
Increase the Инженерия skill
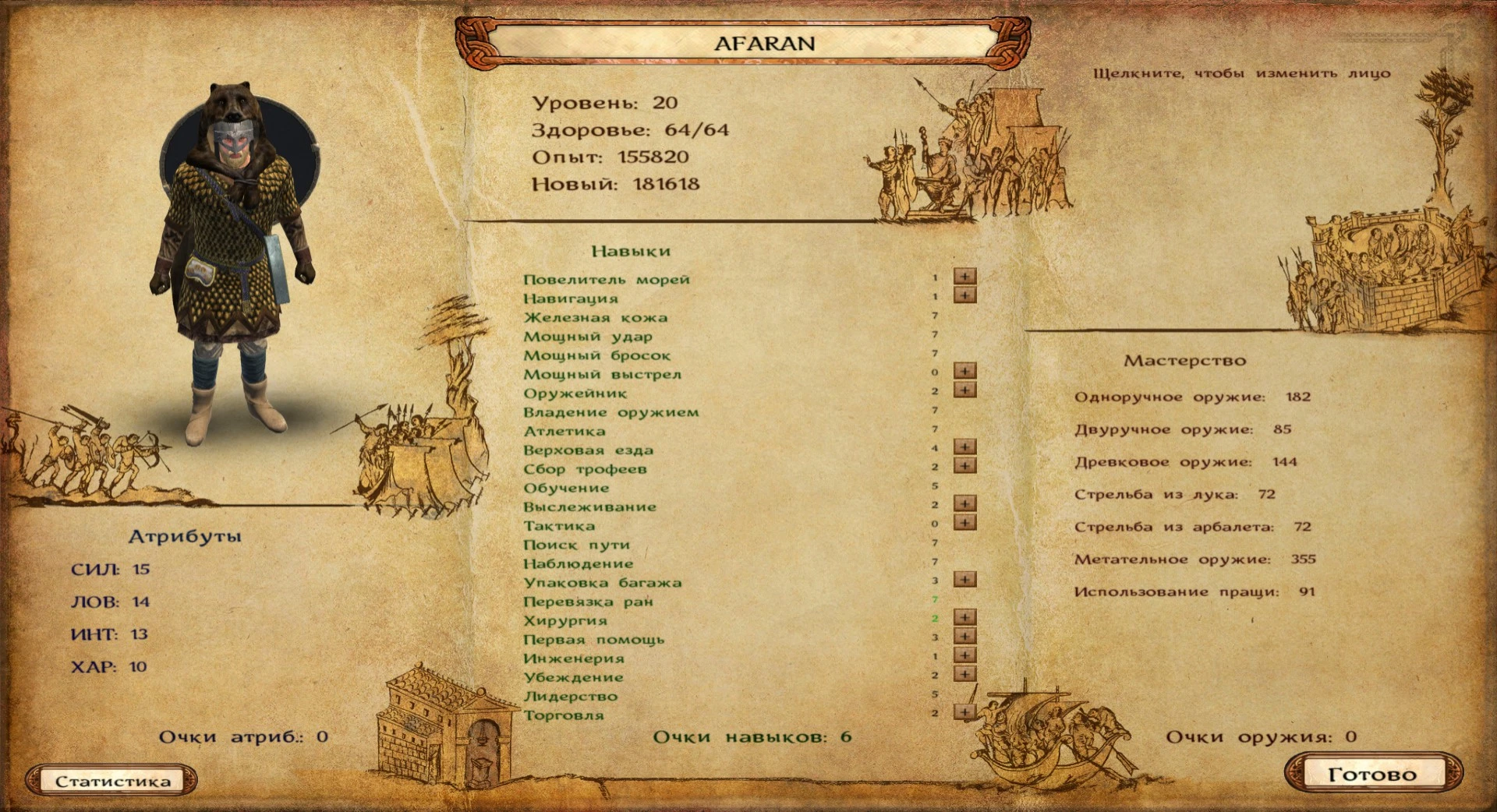coord(964,655)
